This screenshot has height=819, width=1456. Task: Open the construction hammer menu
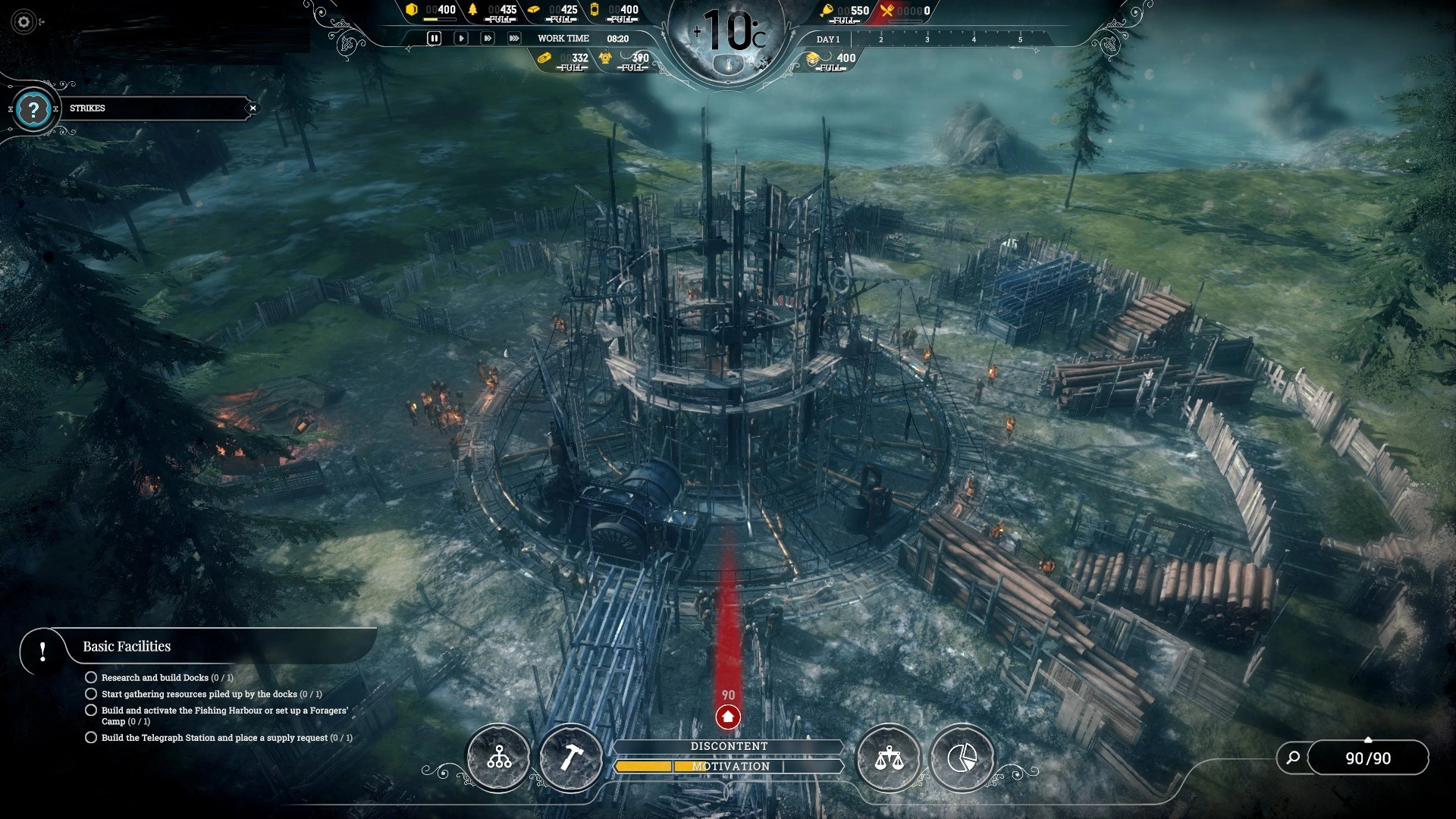click(x=571, y=758)
